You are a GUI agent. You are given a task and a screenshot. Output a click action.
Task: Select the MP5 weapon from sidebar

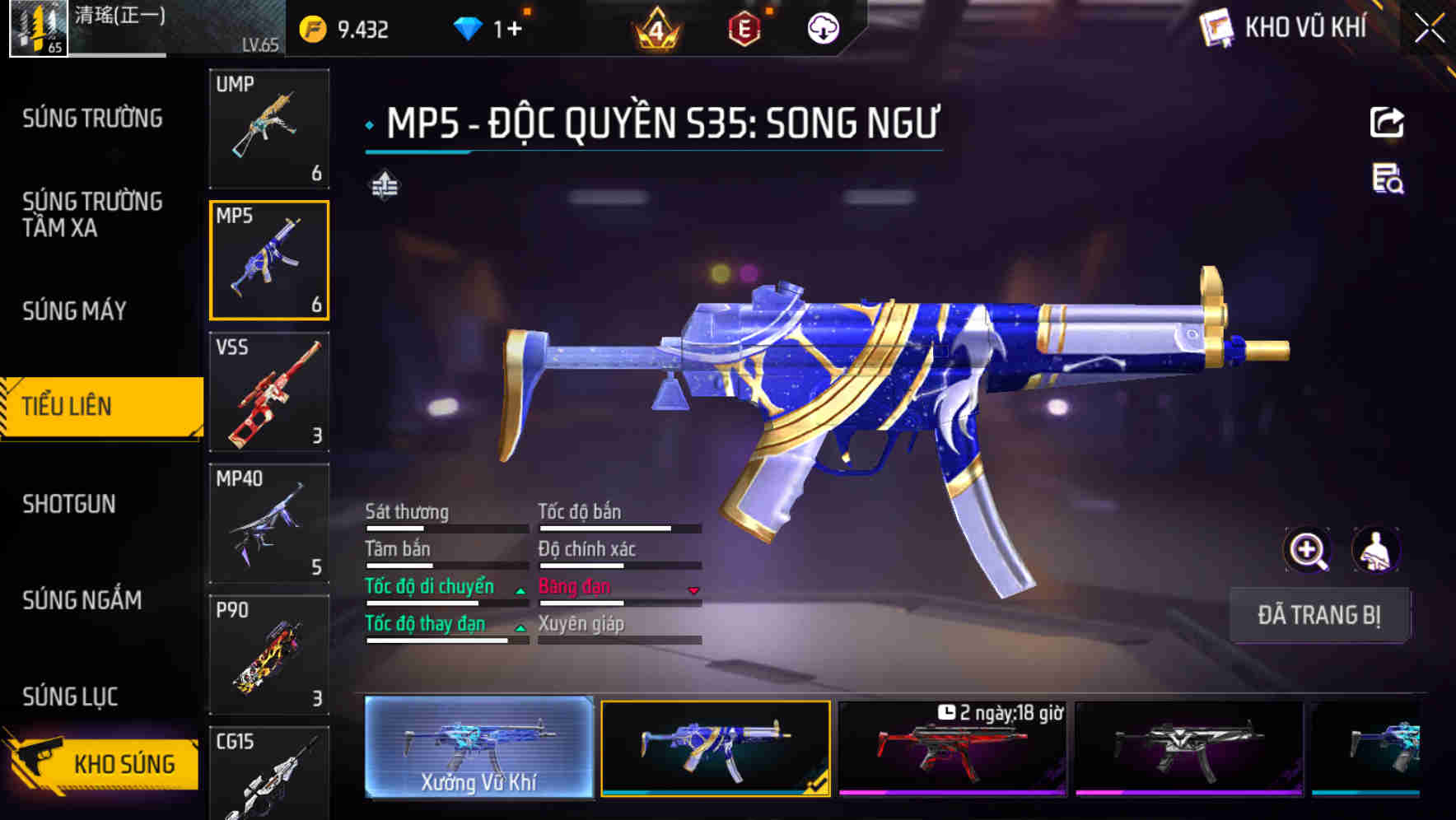pos(268,260)
